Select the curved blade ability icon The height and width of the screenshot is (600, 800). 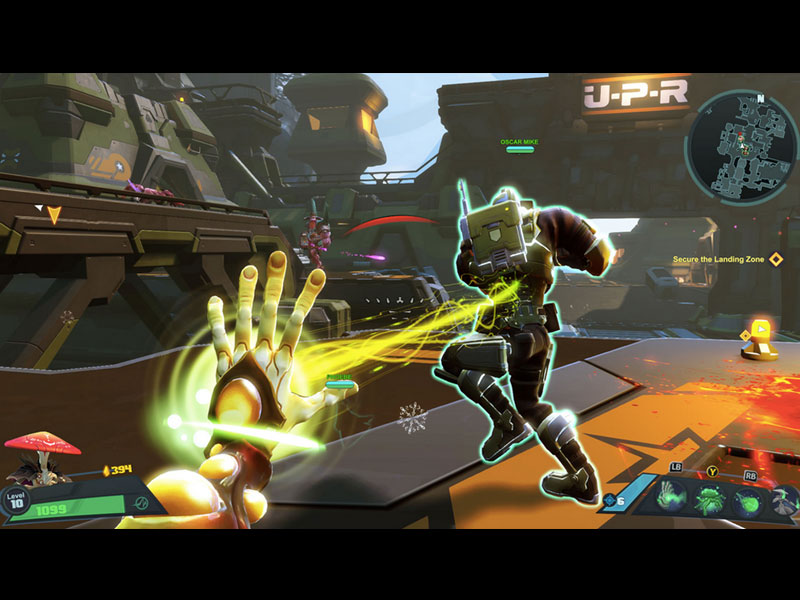(x=783, y=498)
